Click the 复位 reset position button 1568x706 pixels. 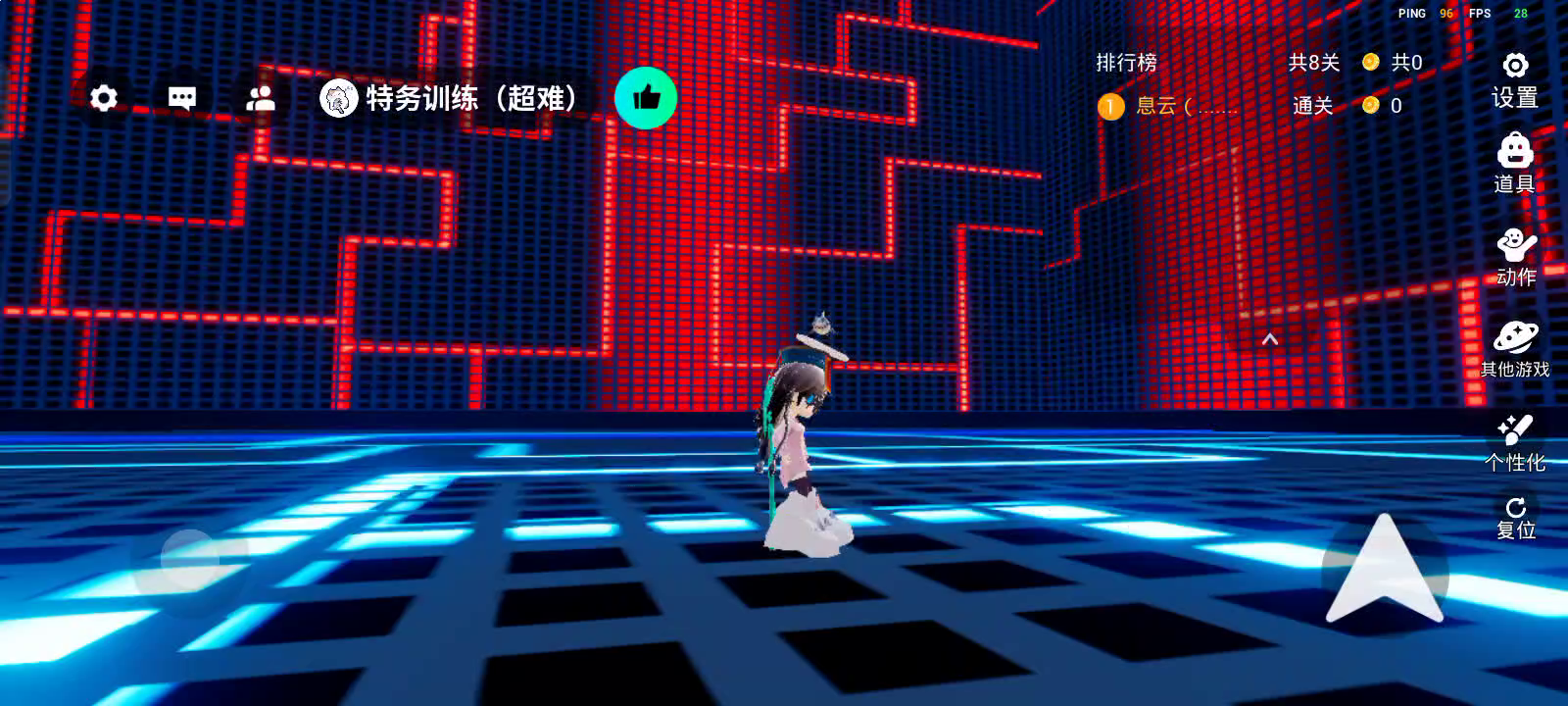coord(1515,518)
